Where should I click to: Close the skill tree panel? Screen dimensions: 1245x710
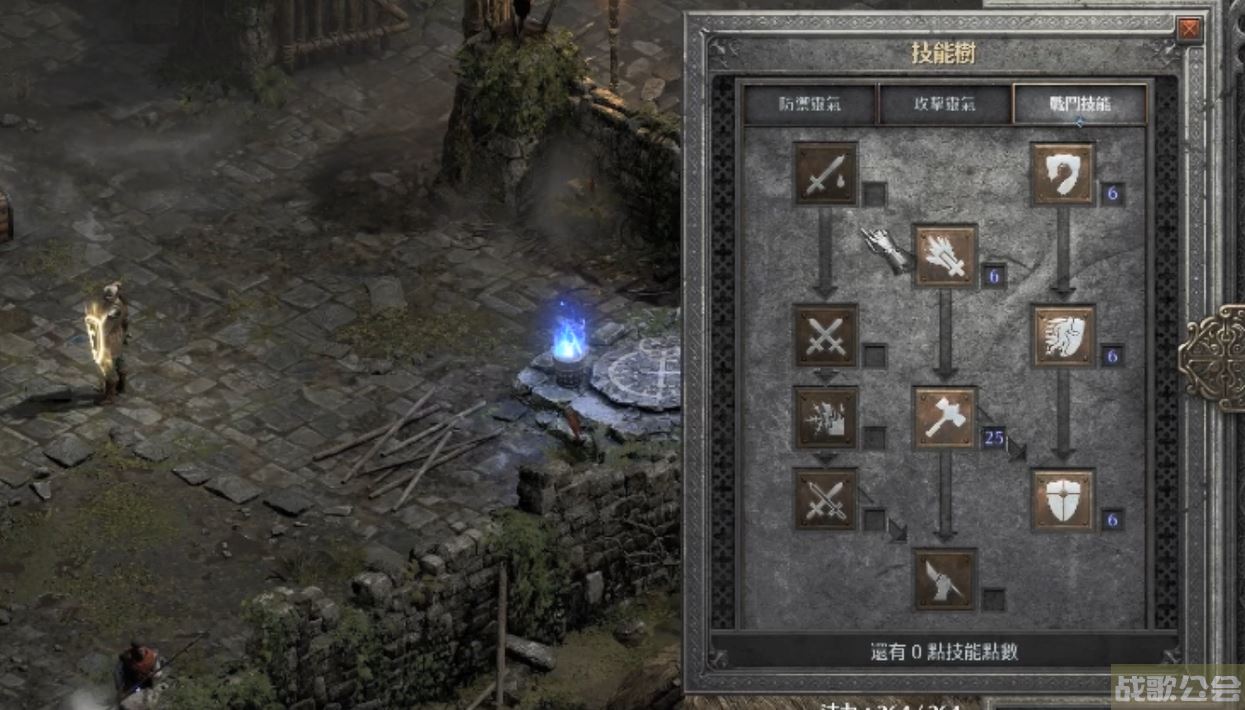(1189, 30)
